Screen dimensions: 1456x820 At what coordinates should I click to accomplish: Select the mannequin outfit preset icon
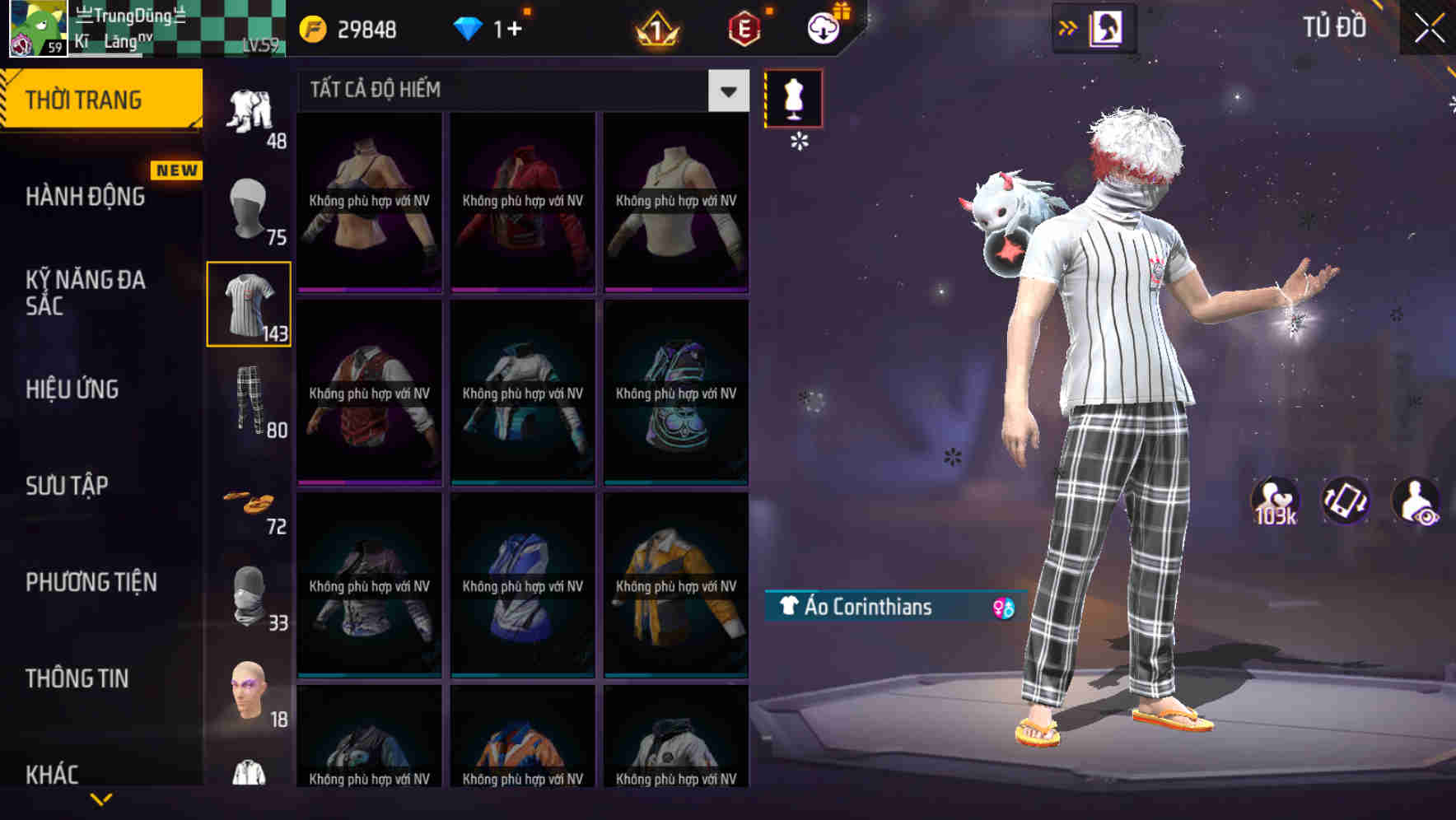coord(793,98)
